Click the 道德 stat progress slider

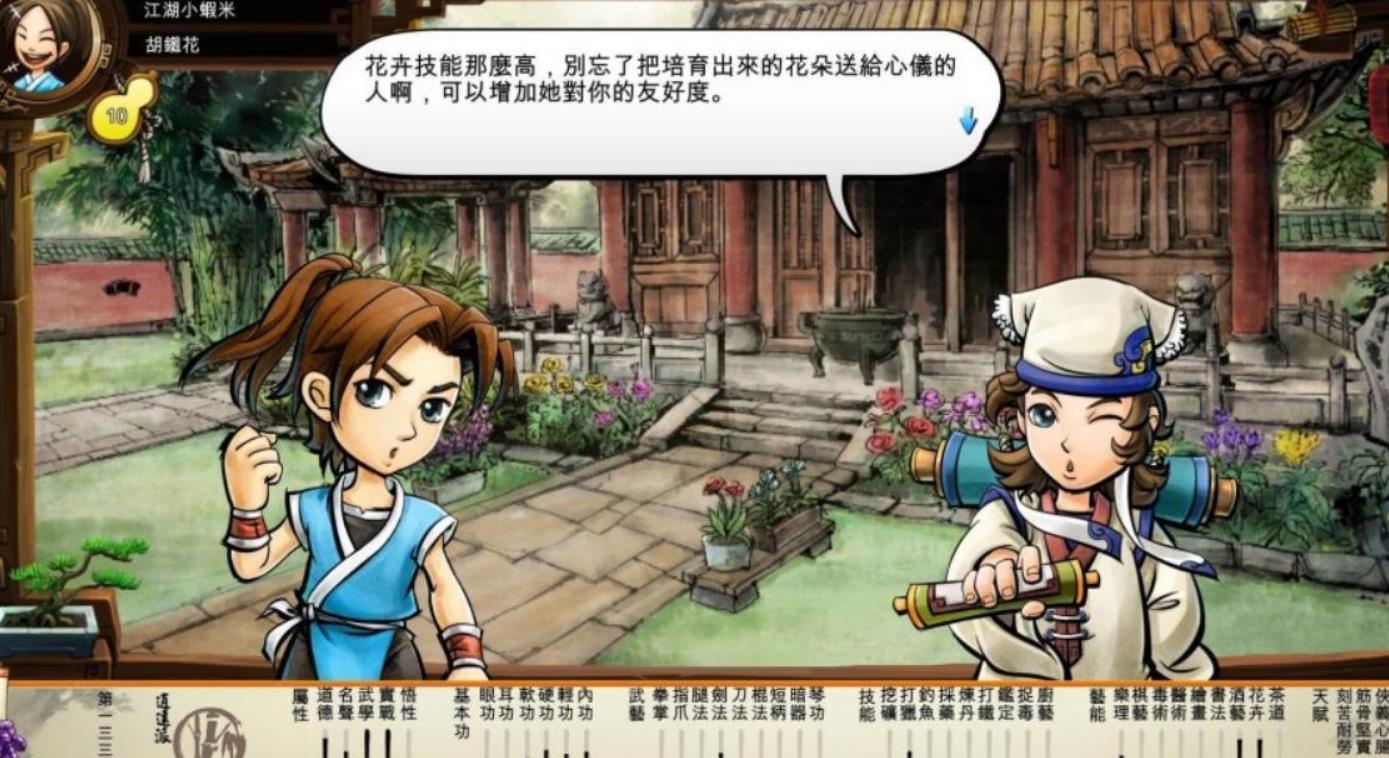coord(327,745)
